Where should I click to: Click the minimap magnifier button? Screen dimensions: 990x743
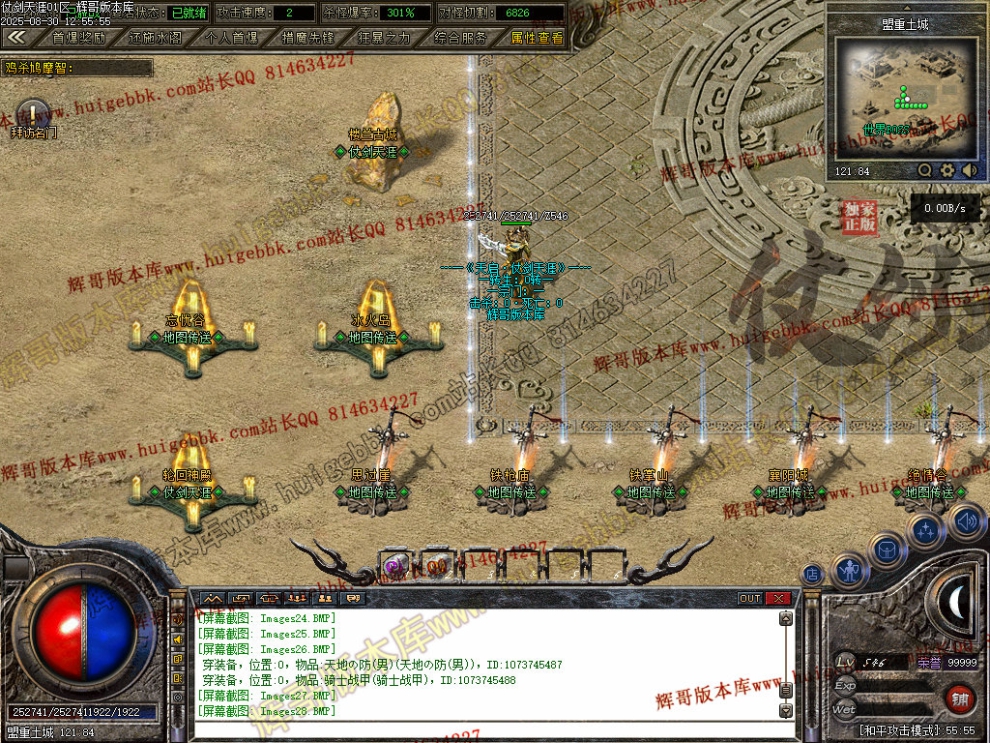(925, 171)
